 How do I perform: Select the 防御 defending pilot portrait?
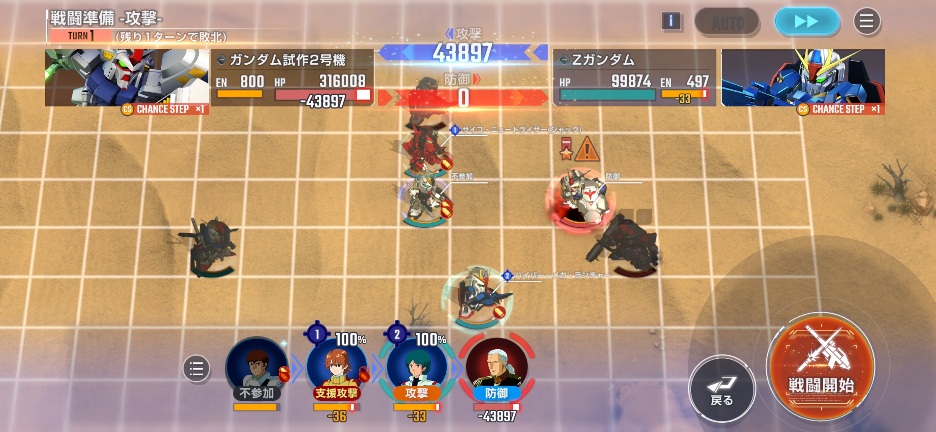[496, 369]
